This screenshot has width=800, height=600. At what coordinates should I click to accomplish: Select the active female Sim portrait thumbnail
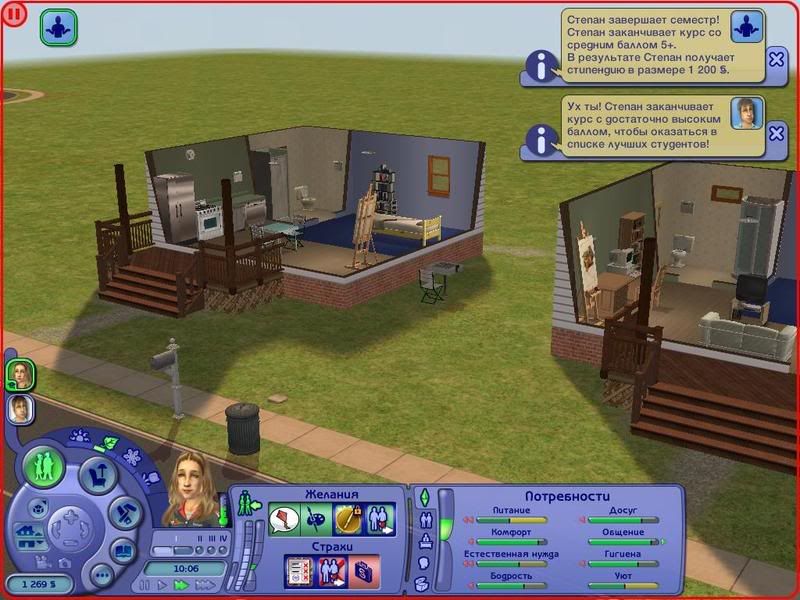click(19, 374)
